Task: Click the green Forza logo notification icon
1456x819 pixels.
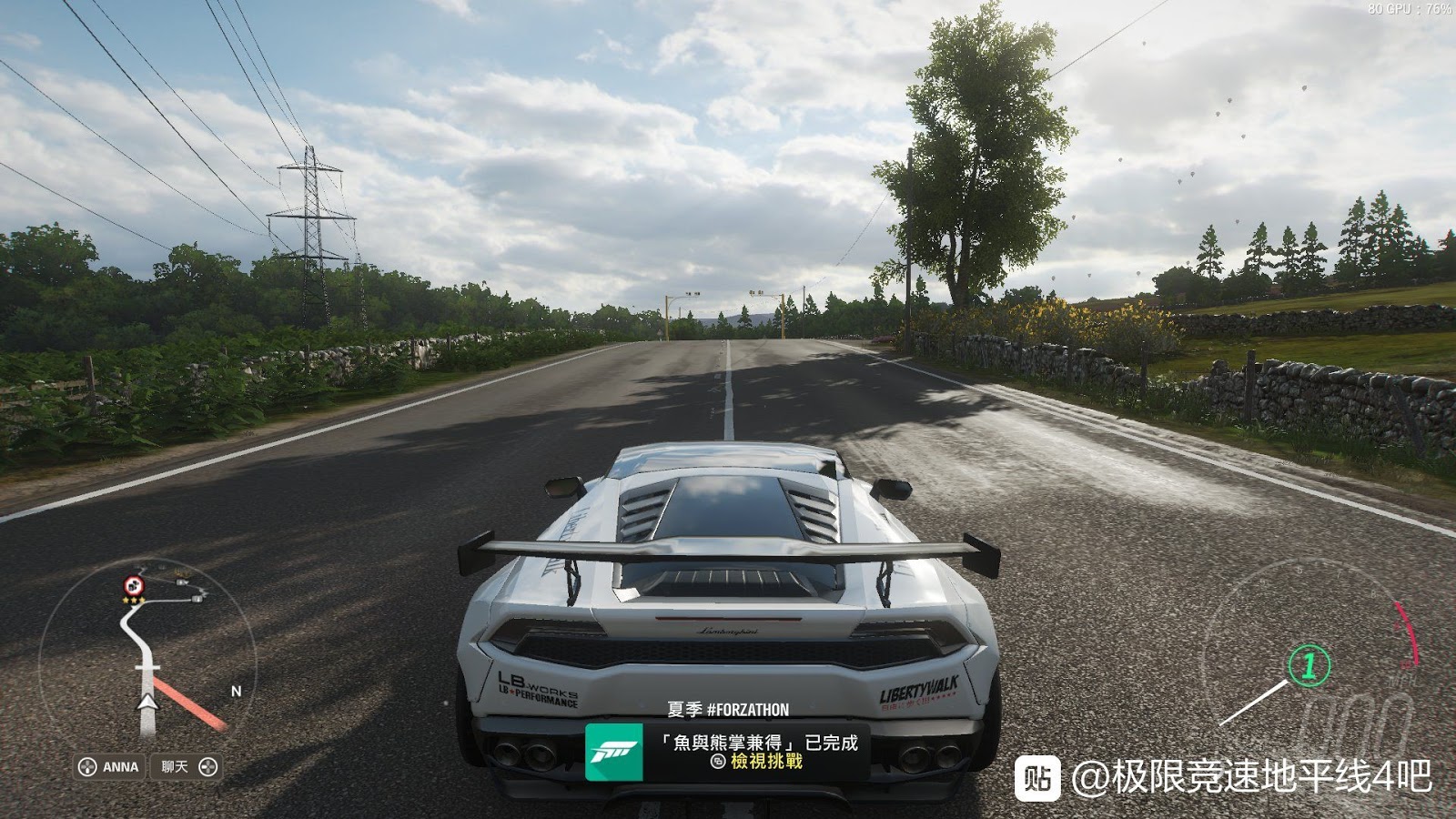Action: (613, 753)
